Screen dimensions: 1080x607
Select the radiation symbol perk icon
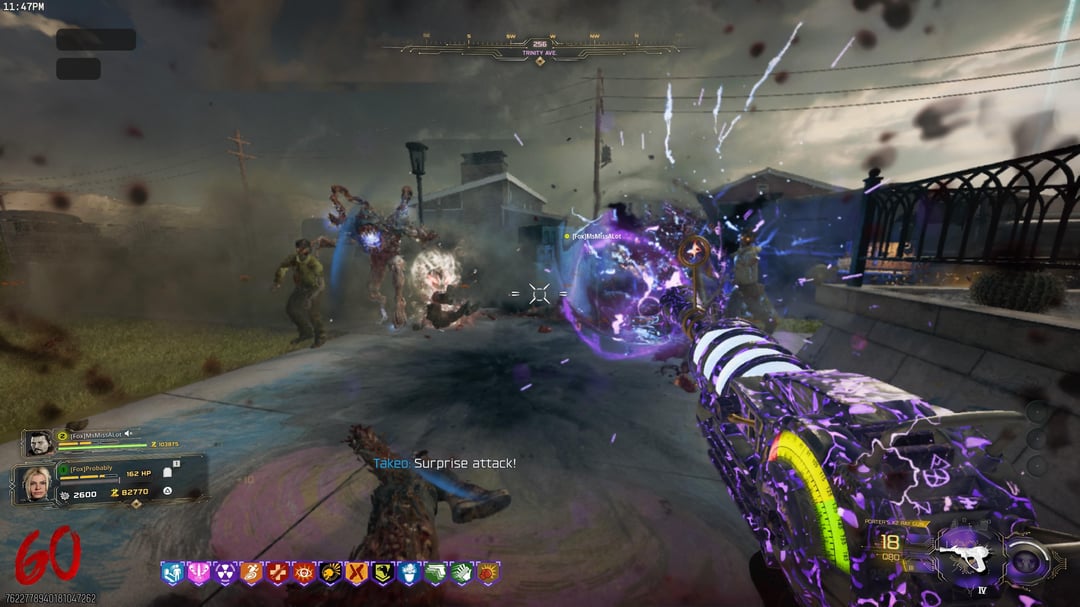pyautogui.click(x=224, y=573)
